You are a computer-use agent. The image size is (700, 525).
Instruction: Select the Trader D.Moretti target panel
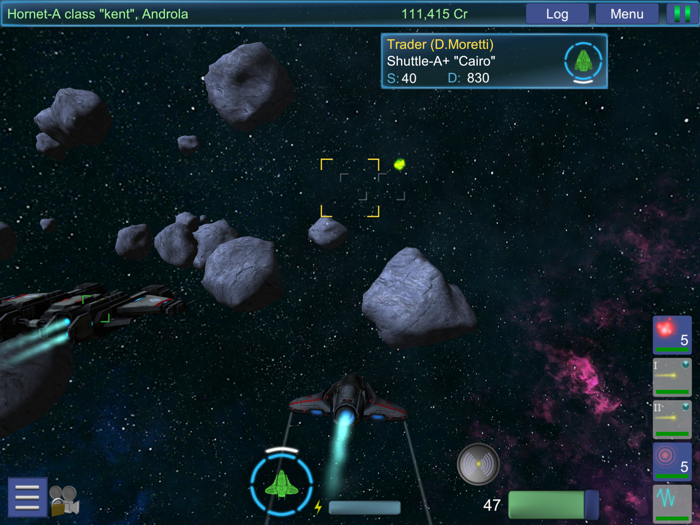point(494,61)
